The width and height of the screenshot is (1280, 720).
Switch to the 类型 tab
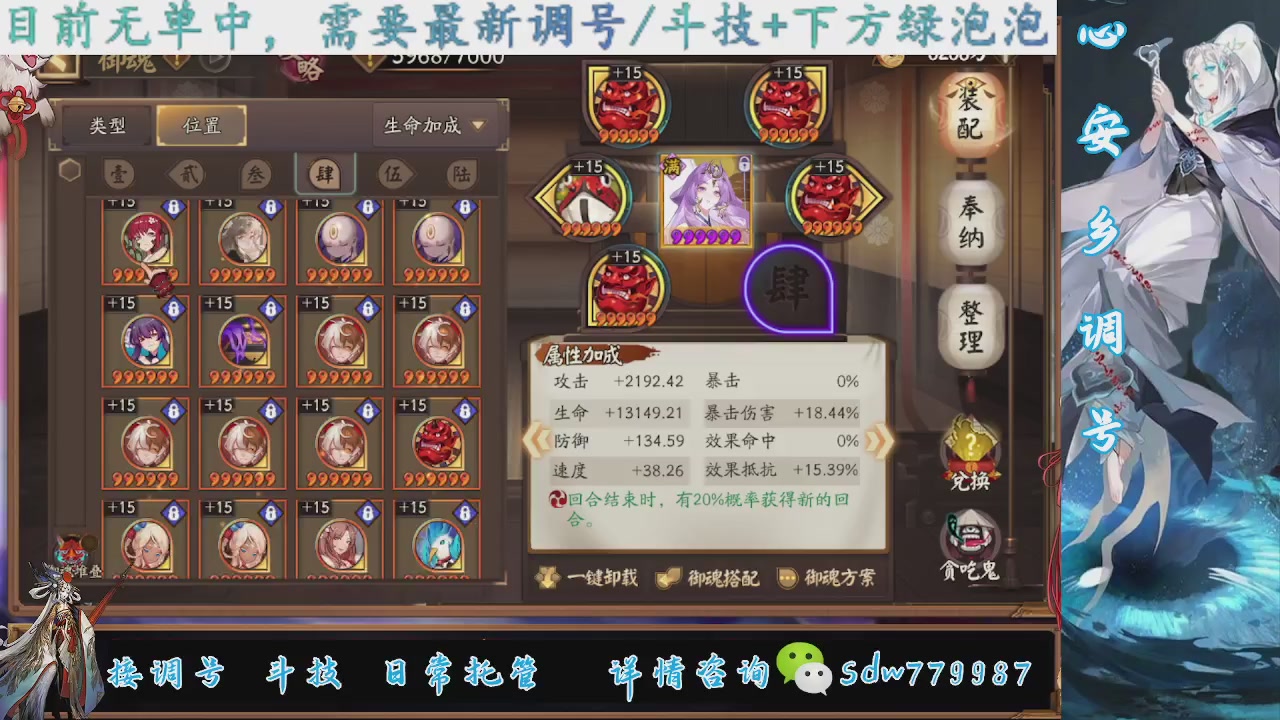(105, 125)
